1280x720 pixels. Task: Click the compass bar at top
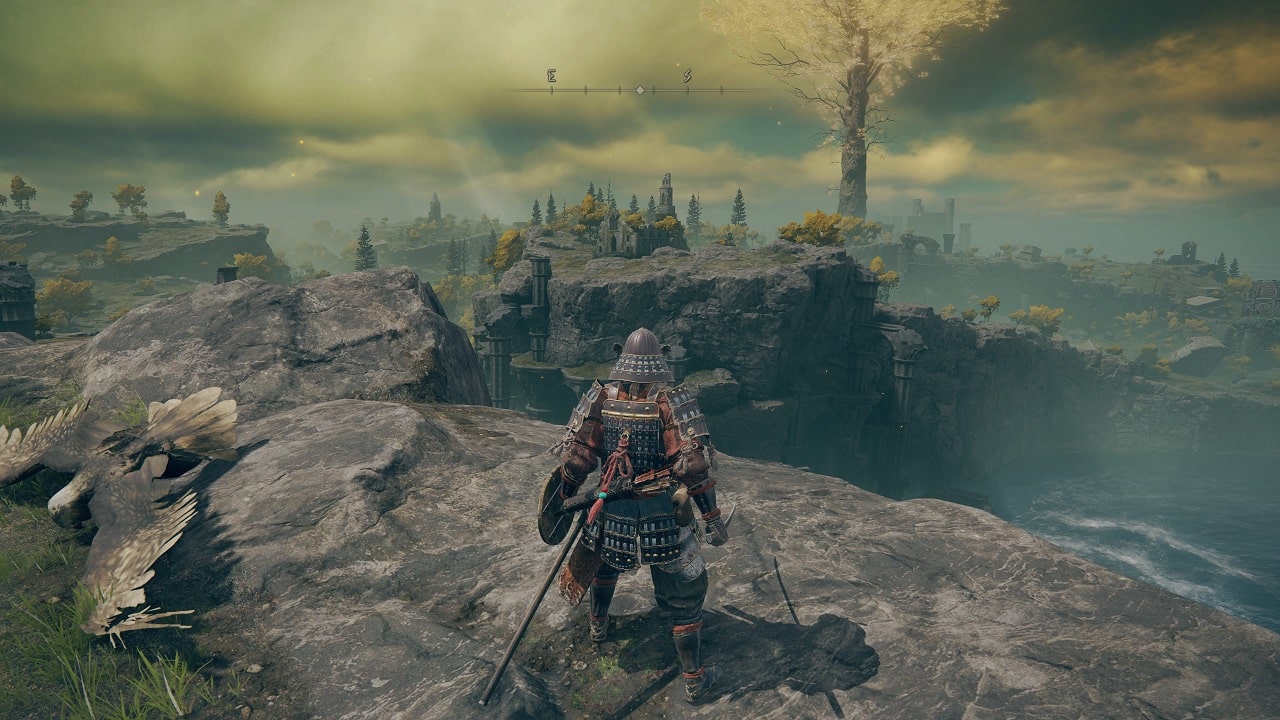(x=640, y=89)
